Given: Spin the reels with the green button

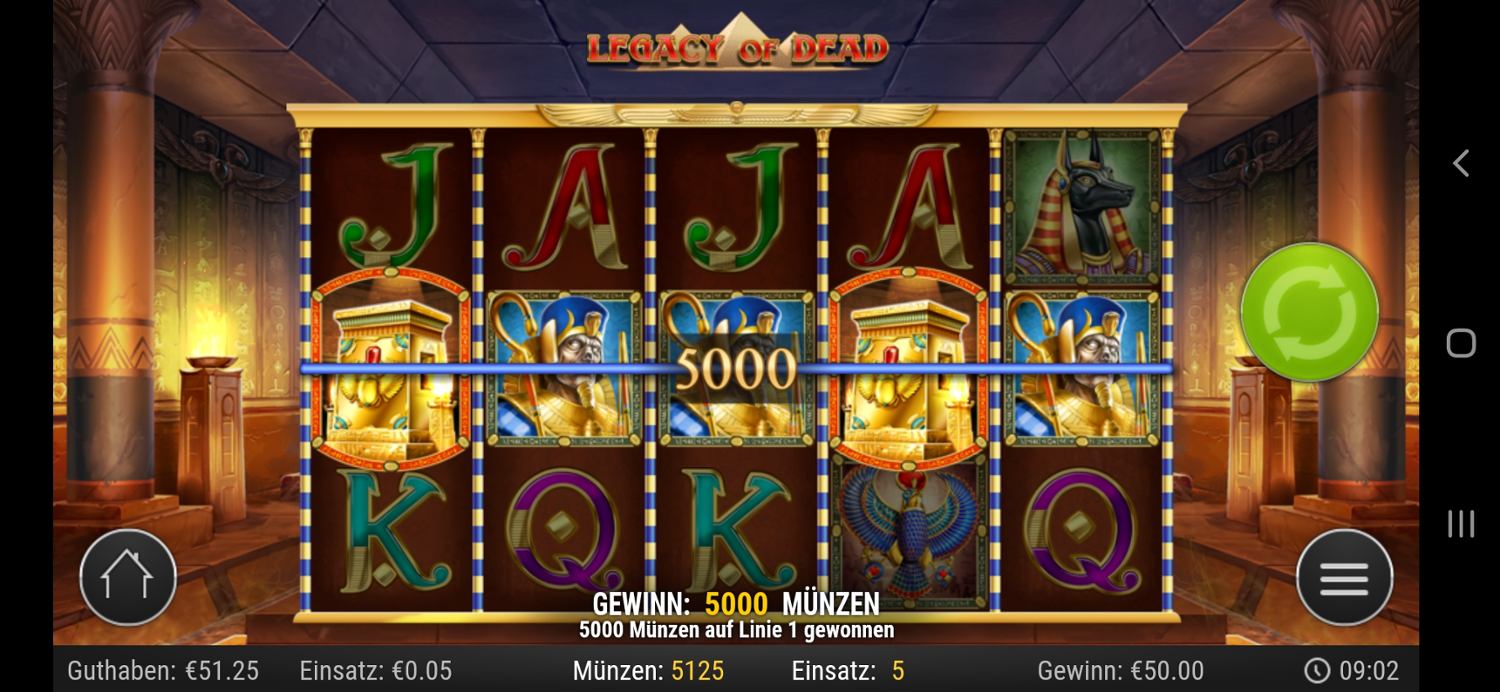Looking at the screenshot, I should click(x=1309, y=312).
